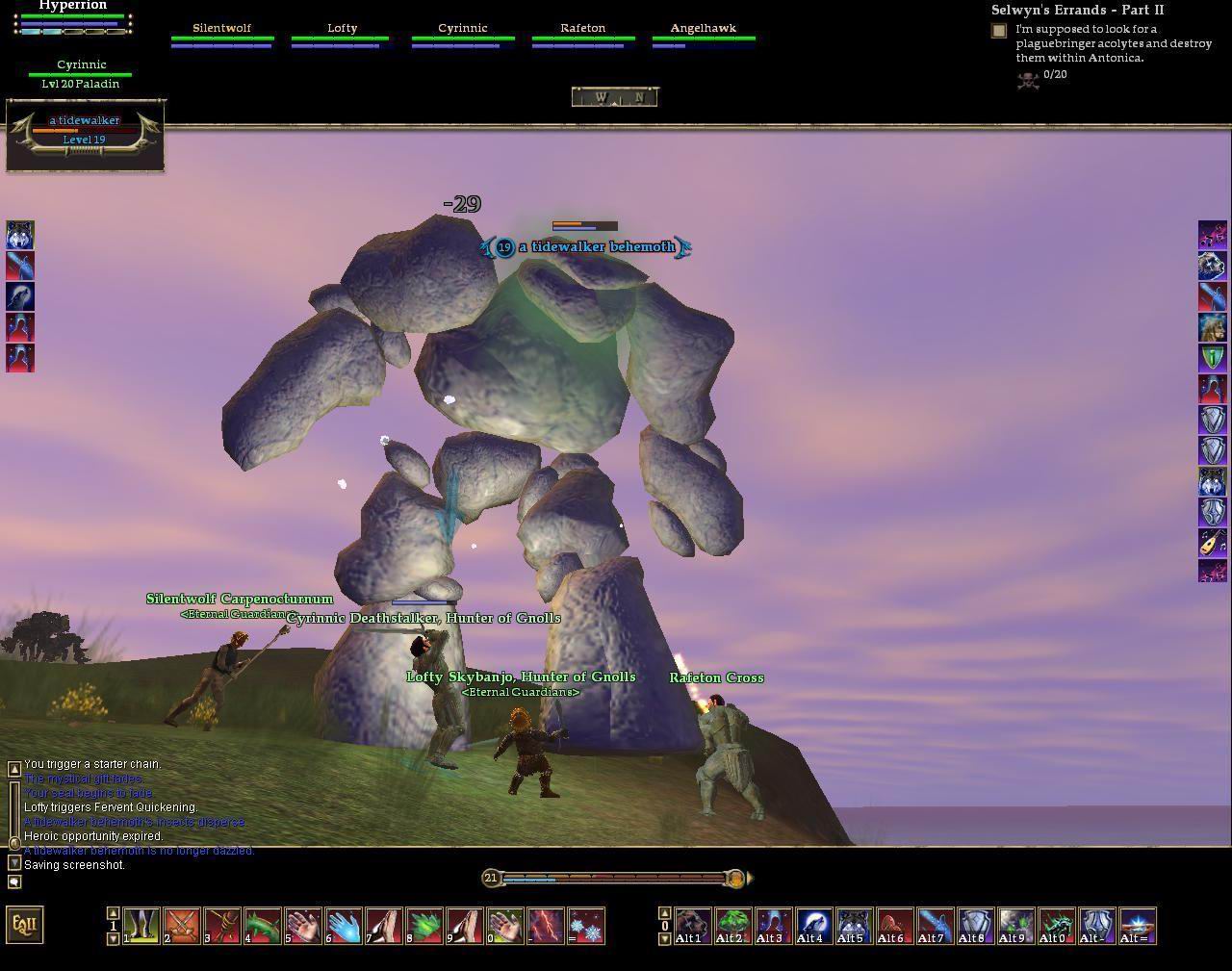This screenshot has width=1232, height=971.
Task: Activate the shield ability on Alt 8
Action: coord(975,926)
